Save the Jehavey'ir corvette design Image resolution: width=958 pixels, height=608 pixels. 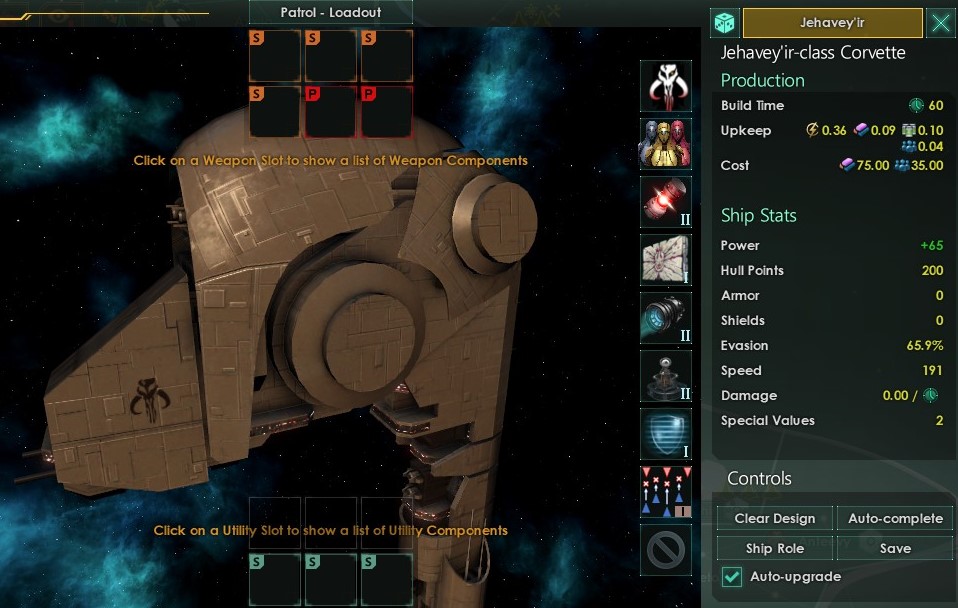[x=895, y=548]
